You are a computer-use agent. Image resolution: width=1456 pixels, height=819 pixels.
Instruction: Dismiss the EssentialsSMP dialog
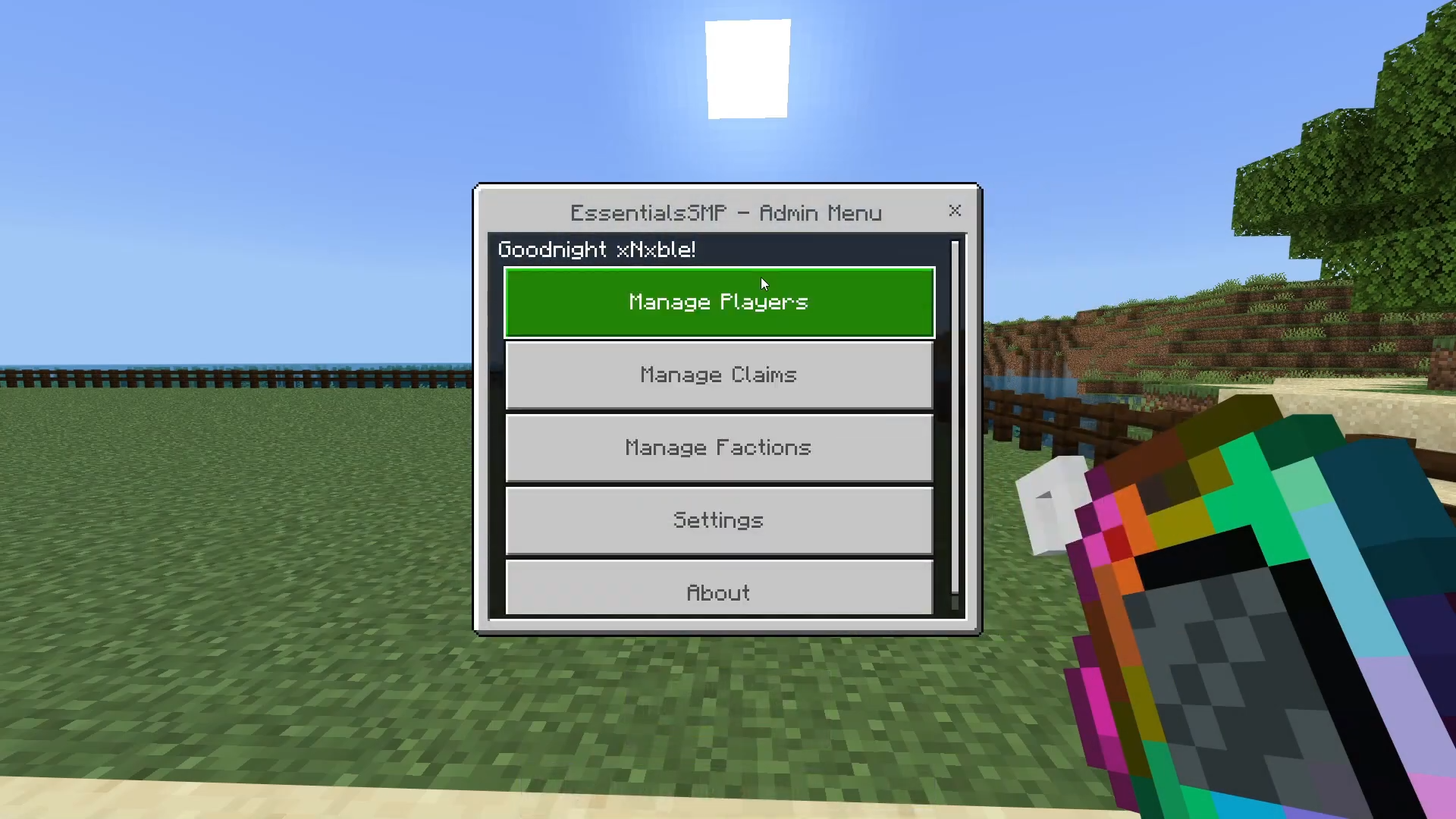pos(955,212)
